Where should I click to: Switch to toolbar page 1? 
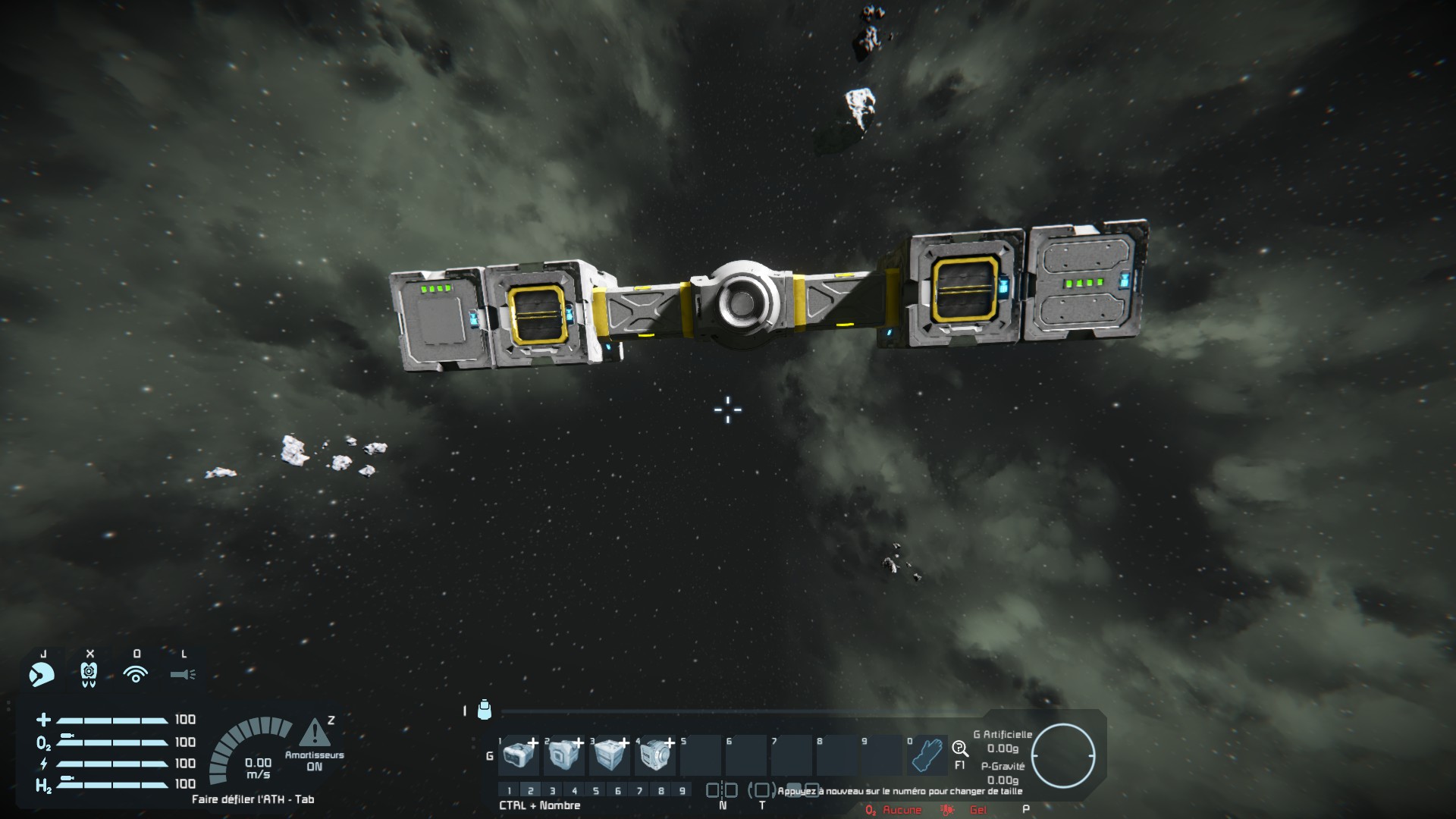tap(510, 791)
